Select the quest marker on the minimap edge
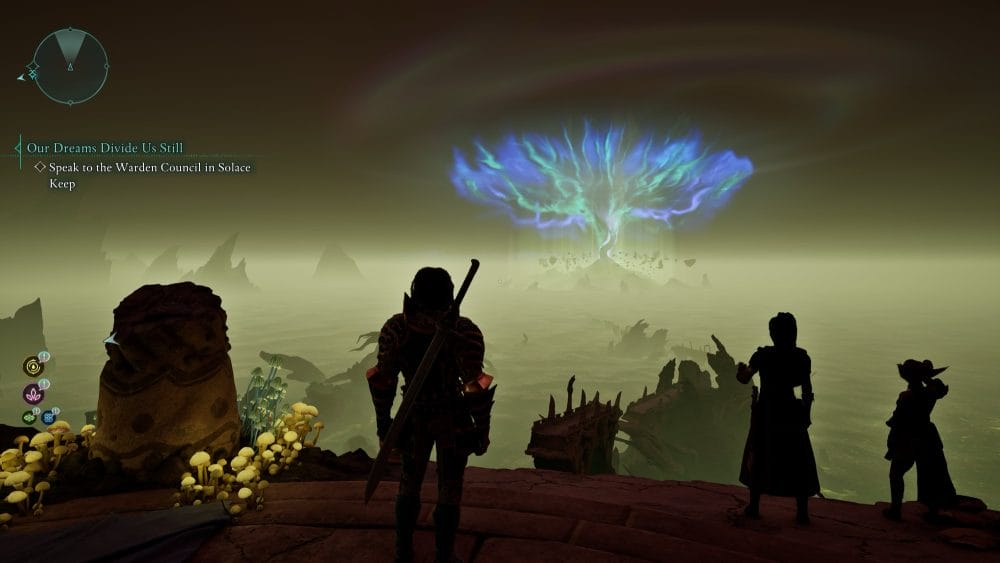1000x563 pixels. point(31,73)
